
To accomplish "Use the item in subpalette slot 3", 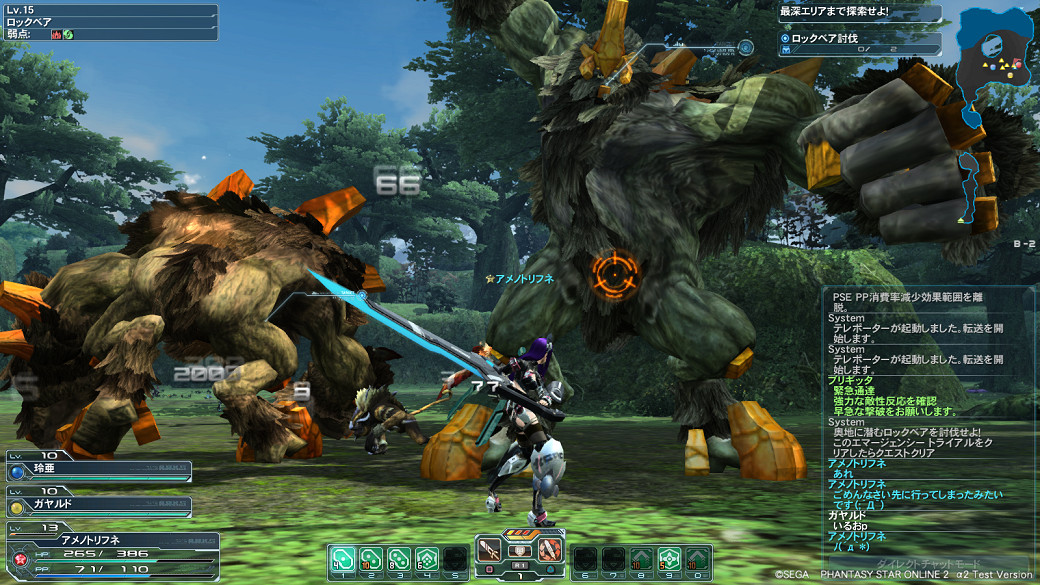I will click(x=398, y=557).
